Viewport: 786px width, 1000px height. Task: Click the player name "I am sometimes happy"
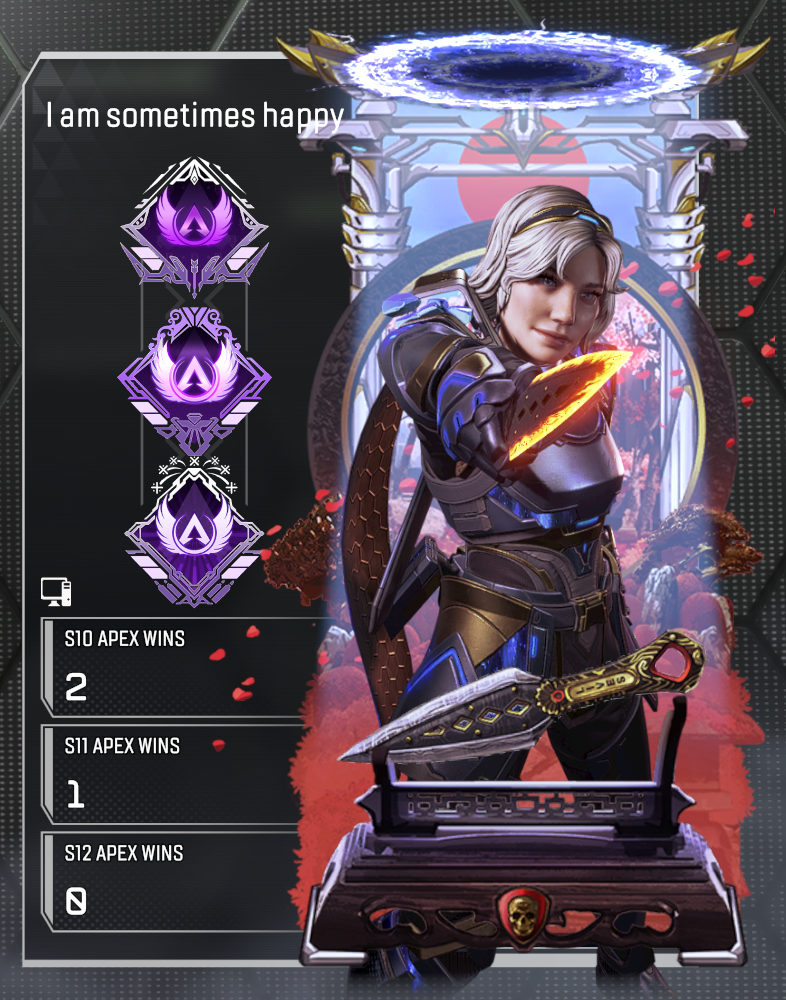195,116
